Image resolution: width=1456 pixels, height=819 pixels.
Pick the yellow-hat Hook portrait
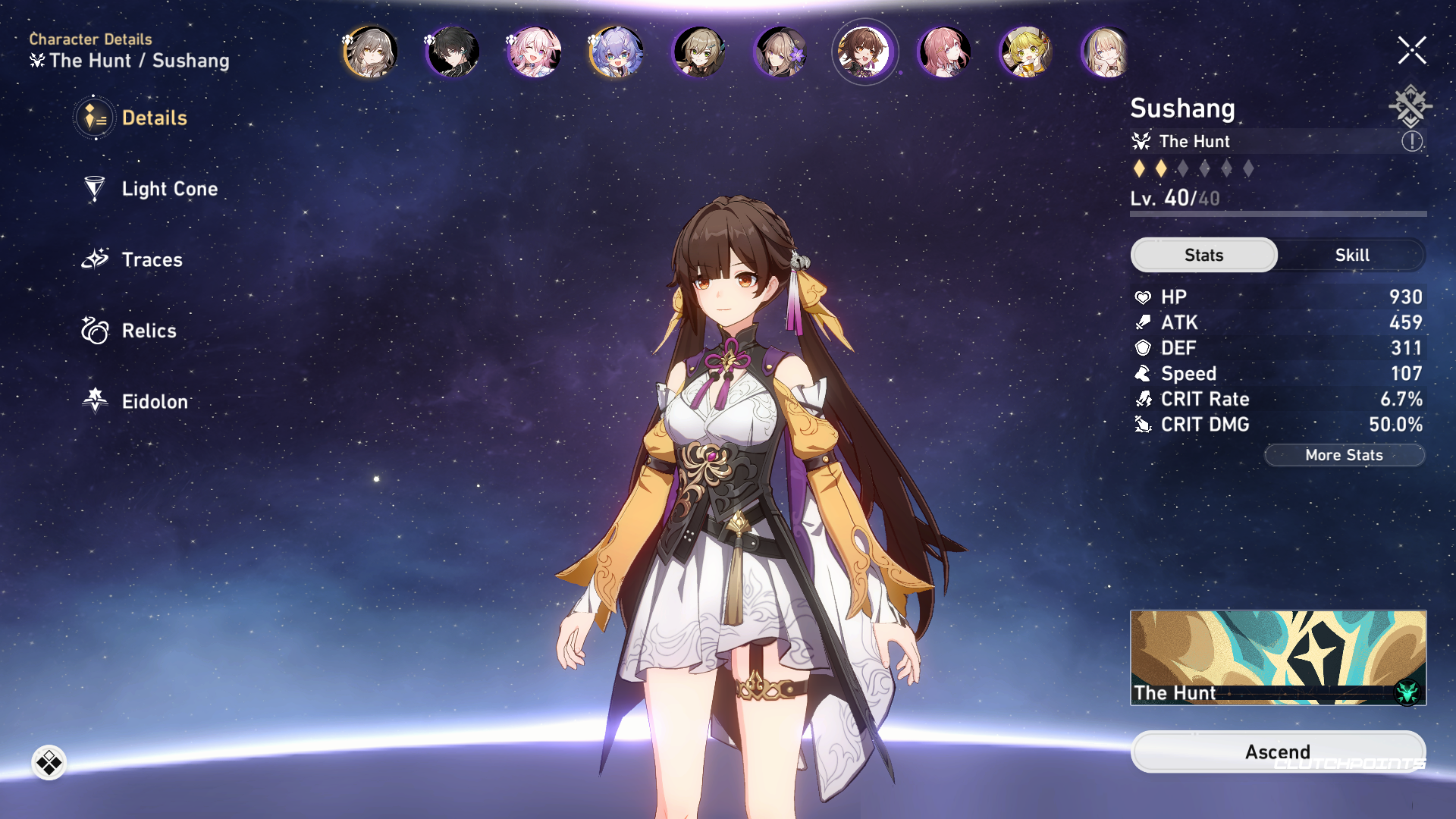pos(1025,52)
